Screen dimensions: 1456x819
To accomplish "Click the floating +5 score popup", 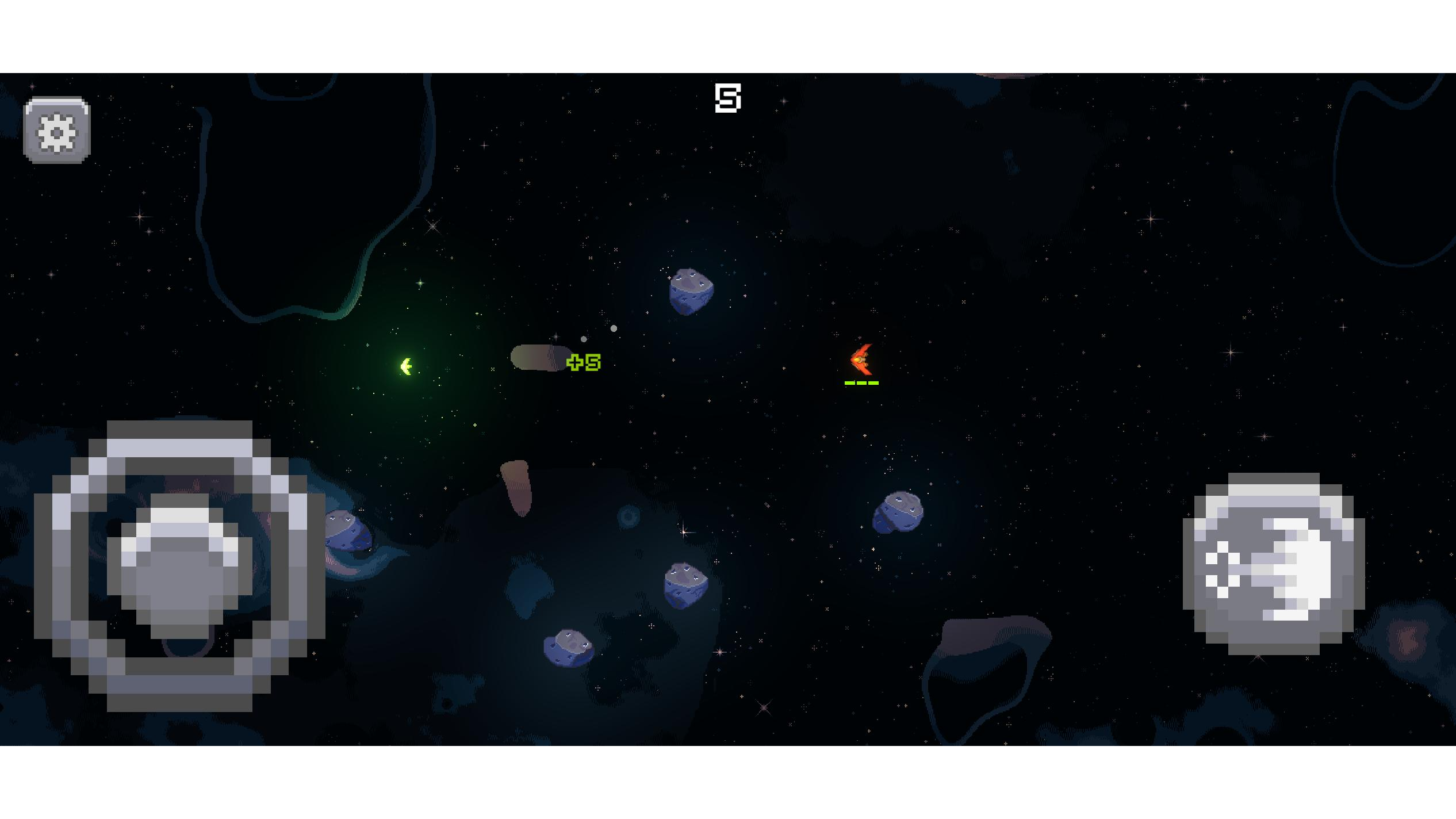I will click(x=583, y=362).
